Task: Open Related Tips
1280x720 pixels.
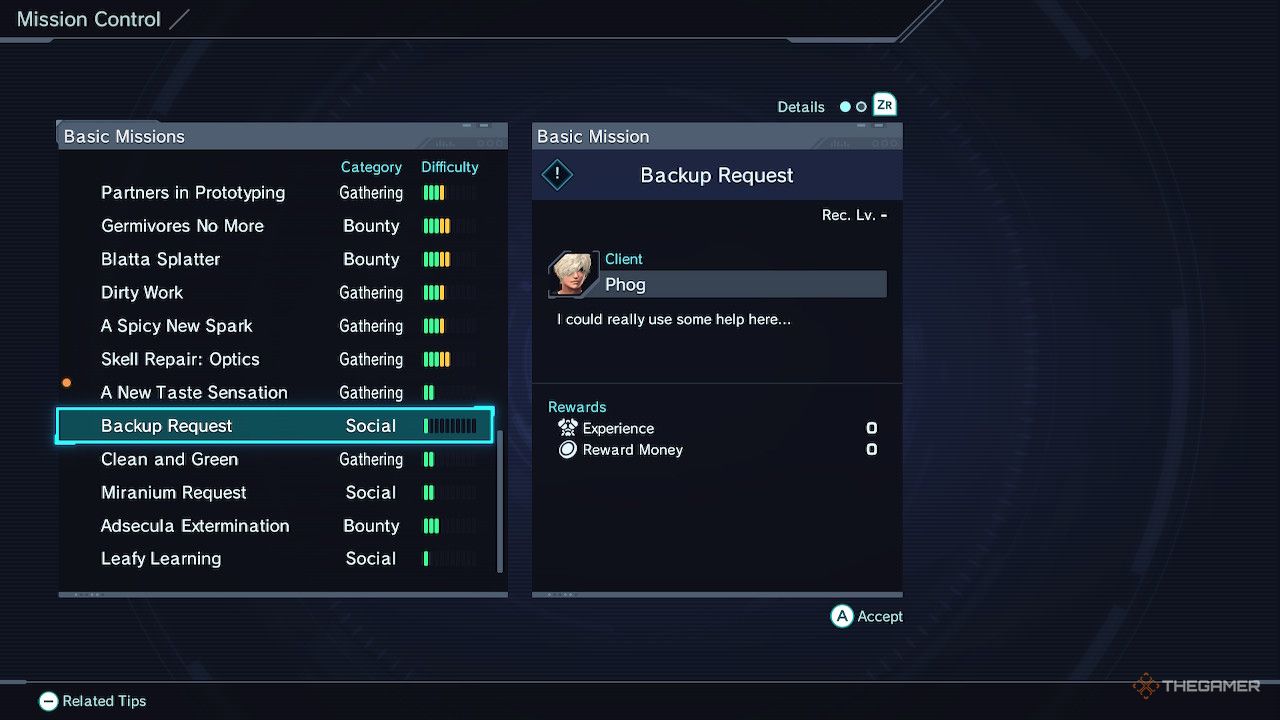Action: [92, 701]
